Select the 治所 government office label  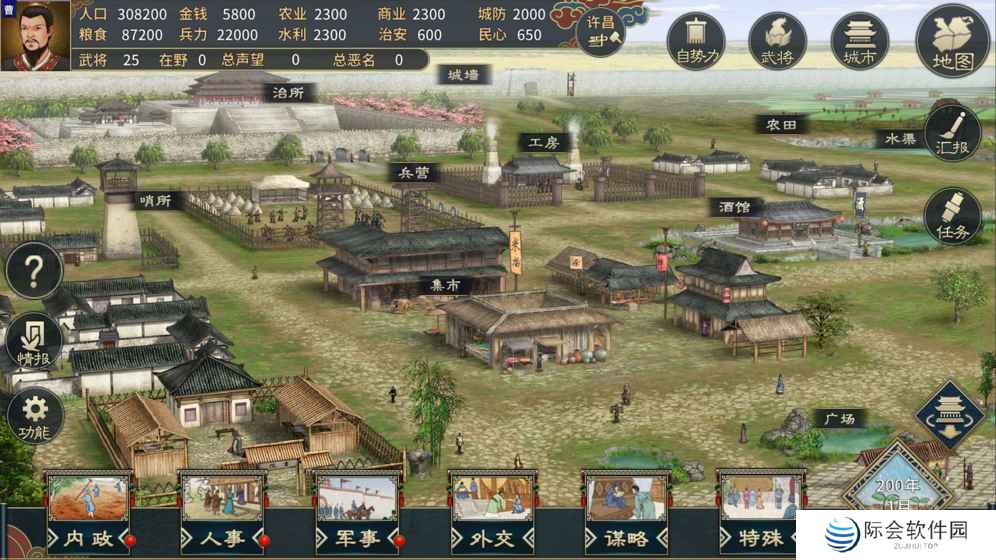tap(288, 92)
